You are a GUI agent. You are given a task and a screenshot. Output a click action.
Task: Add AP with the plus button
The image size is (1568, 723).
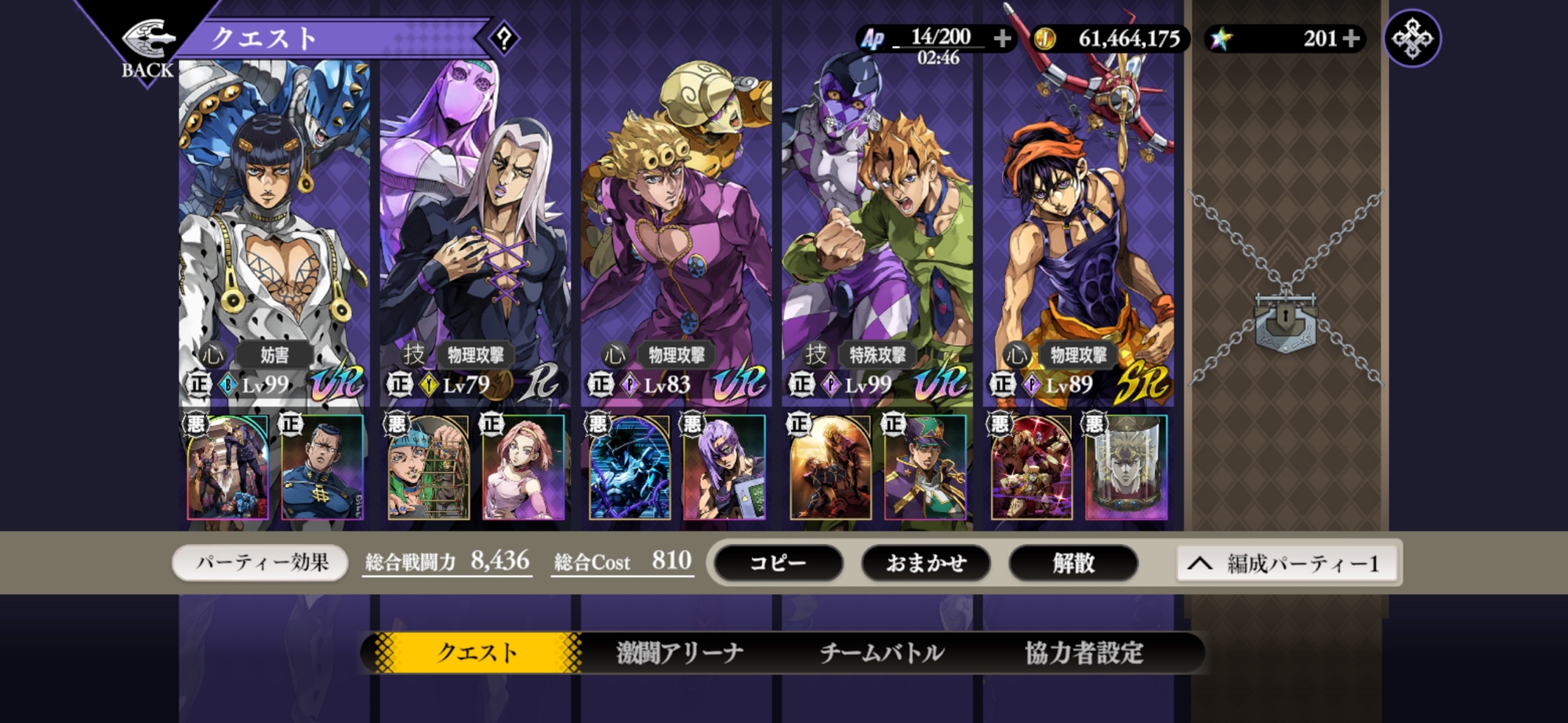pyautogui.click(x=1002, y=38)
